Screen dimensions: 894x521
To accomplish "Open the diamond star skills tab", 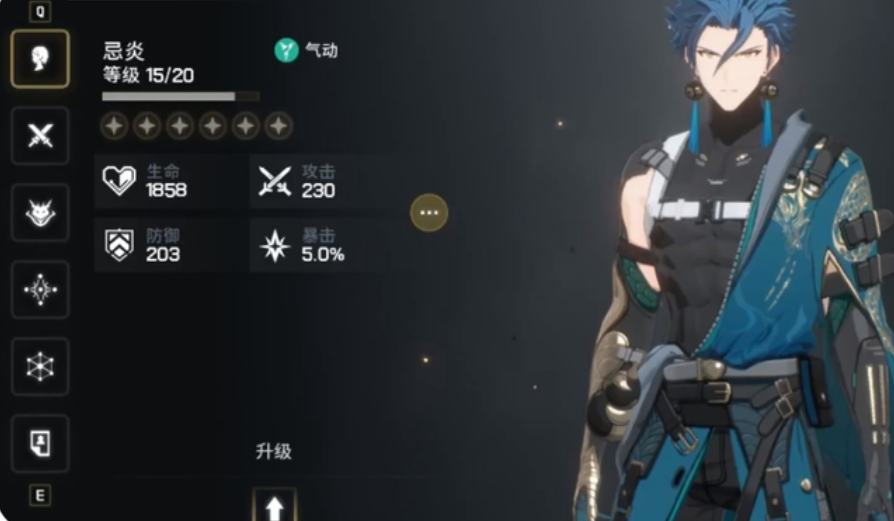I will pyautogui.click(x=40, y=289).
